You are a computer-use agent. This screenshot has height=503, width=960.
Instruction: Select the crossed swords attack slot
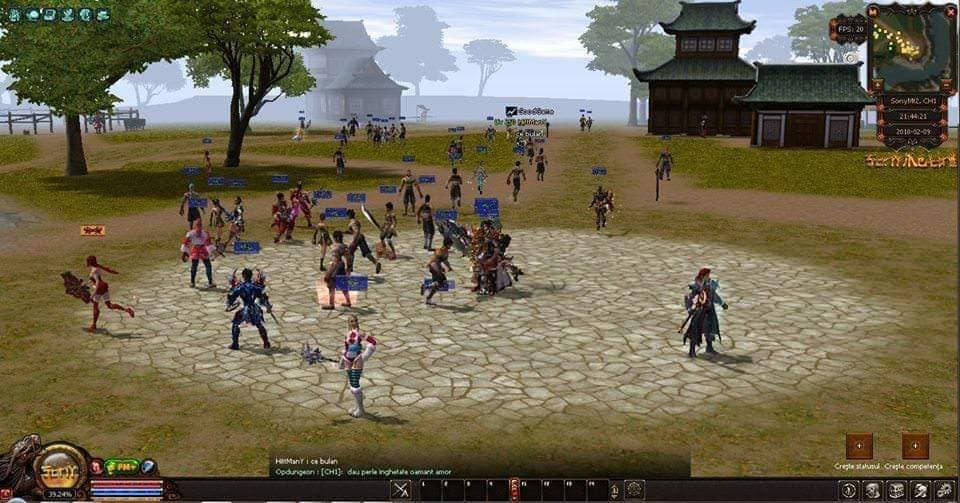401,490
